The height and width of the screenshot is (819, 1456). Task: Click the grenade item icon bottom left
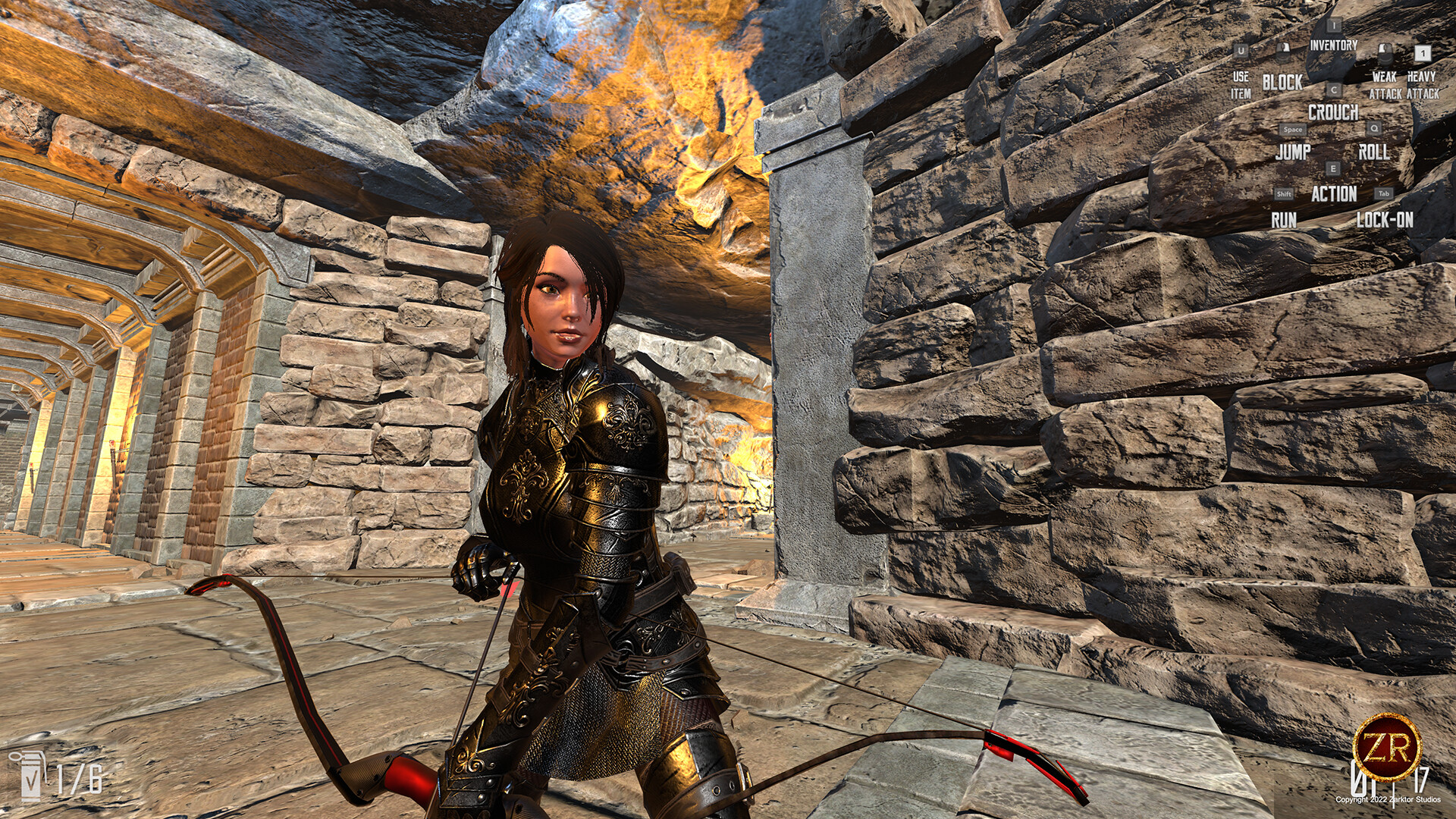[30, 774]
